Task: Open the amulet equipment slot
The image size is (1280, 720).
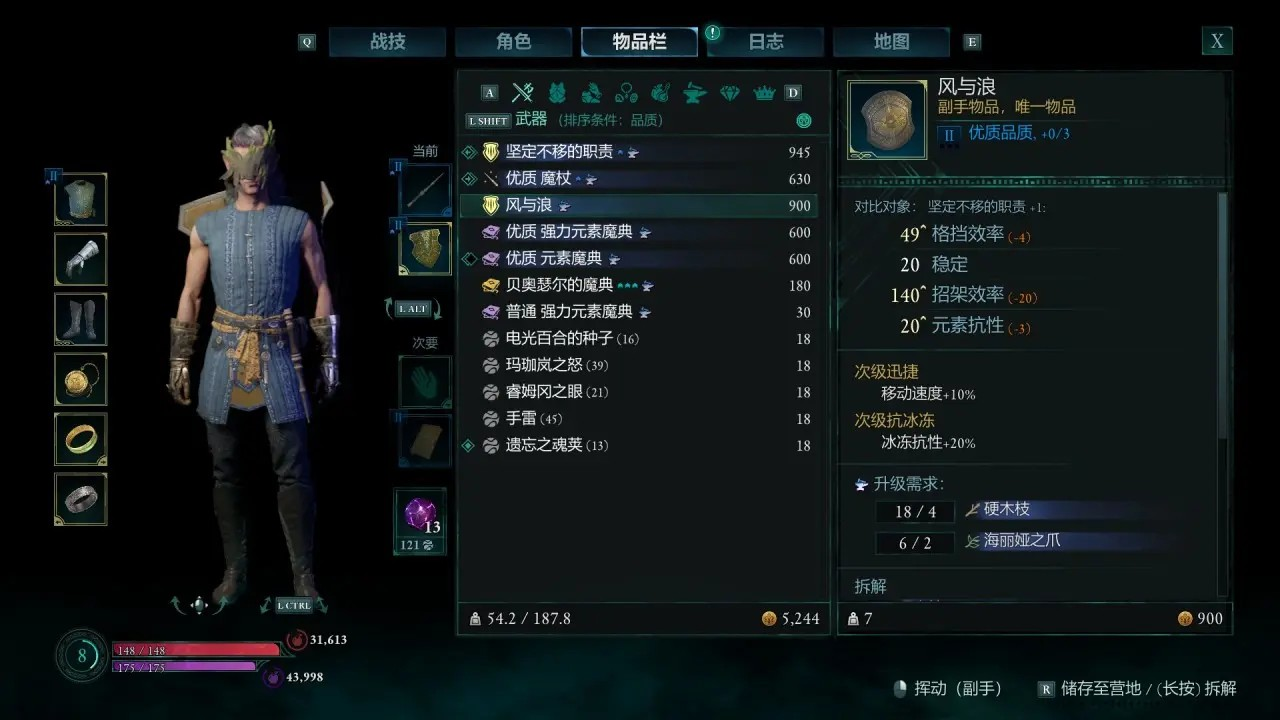Action: [81, 379]
